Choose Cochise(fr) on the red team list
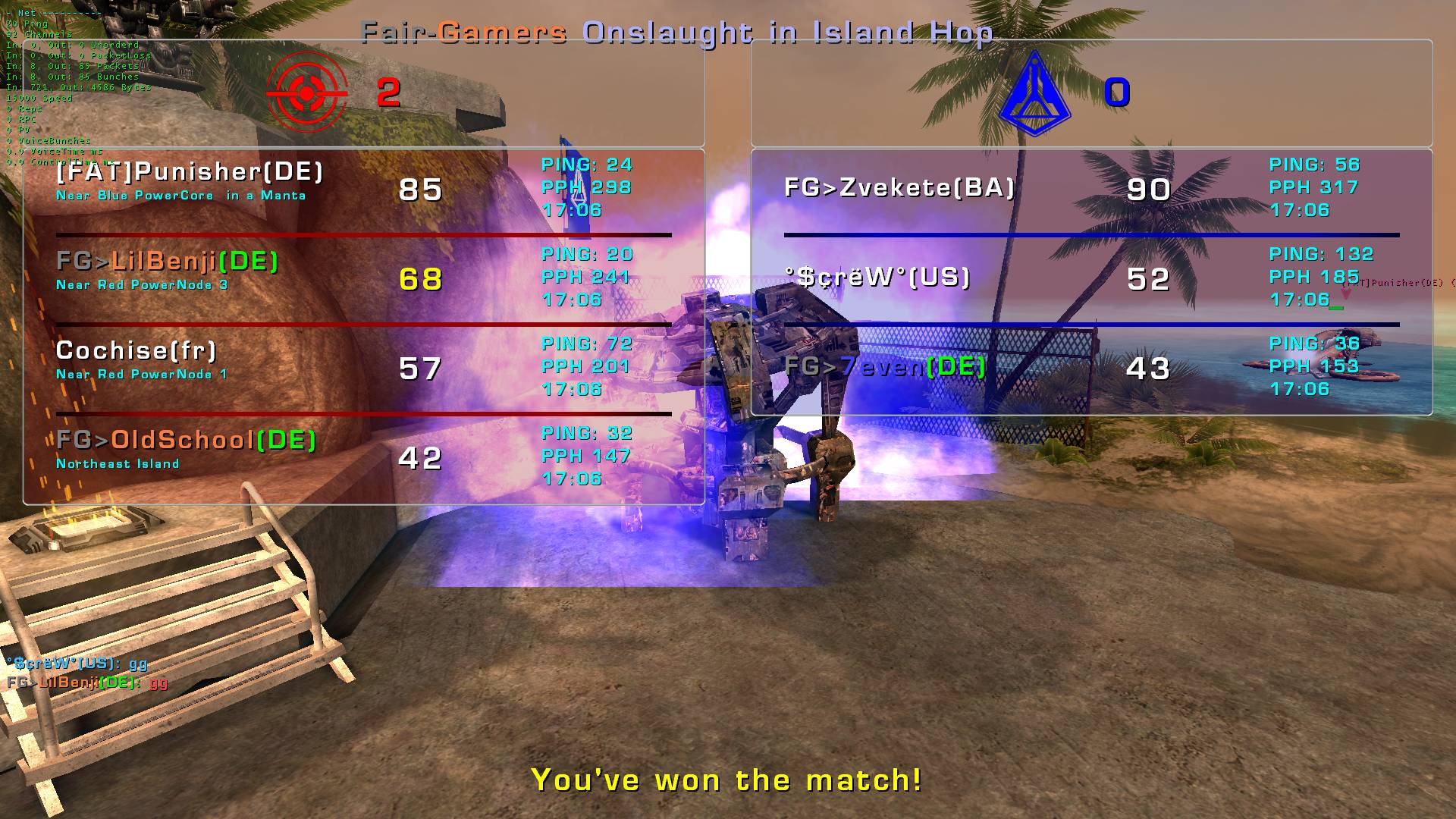 (136, 350)
